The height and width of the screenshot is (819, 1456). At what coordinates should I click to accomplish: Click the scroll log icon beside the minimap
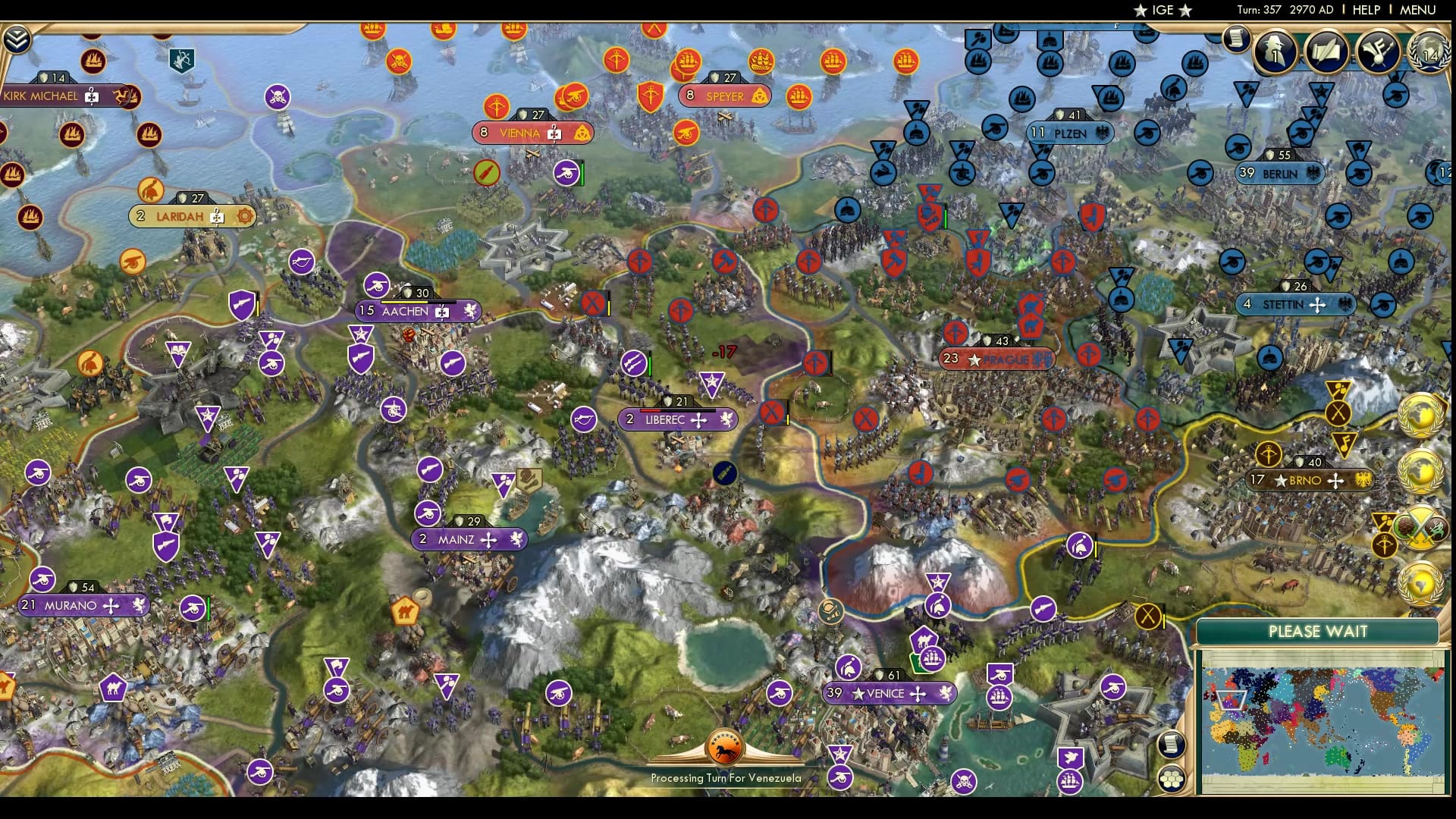pos(1170,743)
